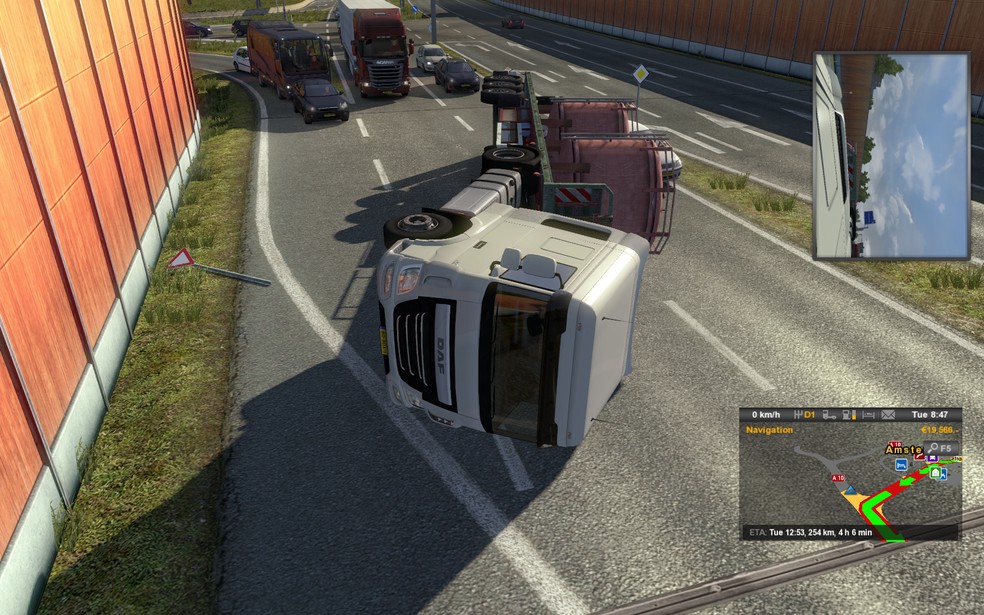Select the green garage map marker
Viewport: 984px width, 615px height.
coord(936,472)
